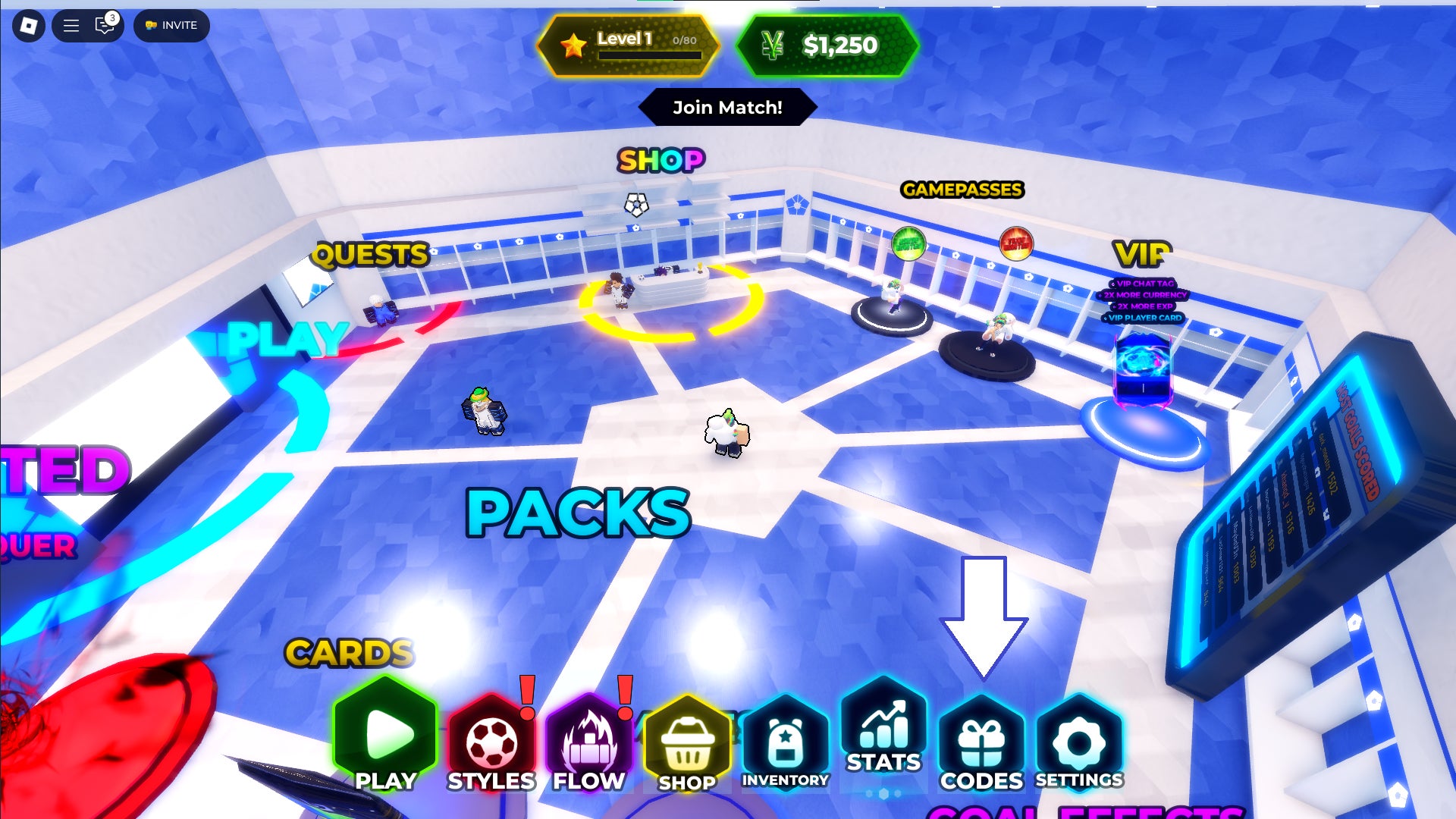The height and width of the screenshot is (819, 1456).
Task: Open the SHOP basket icon
Action: pyautogui.click(x=686, y=743)
